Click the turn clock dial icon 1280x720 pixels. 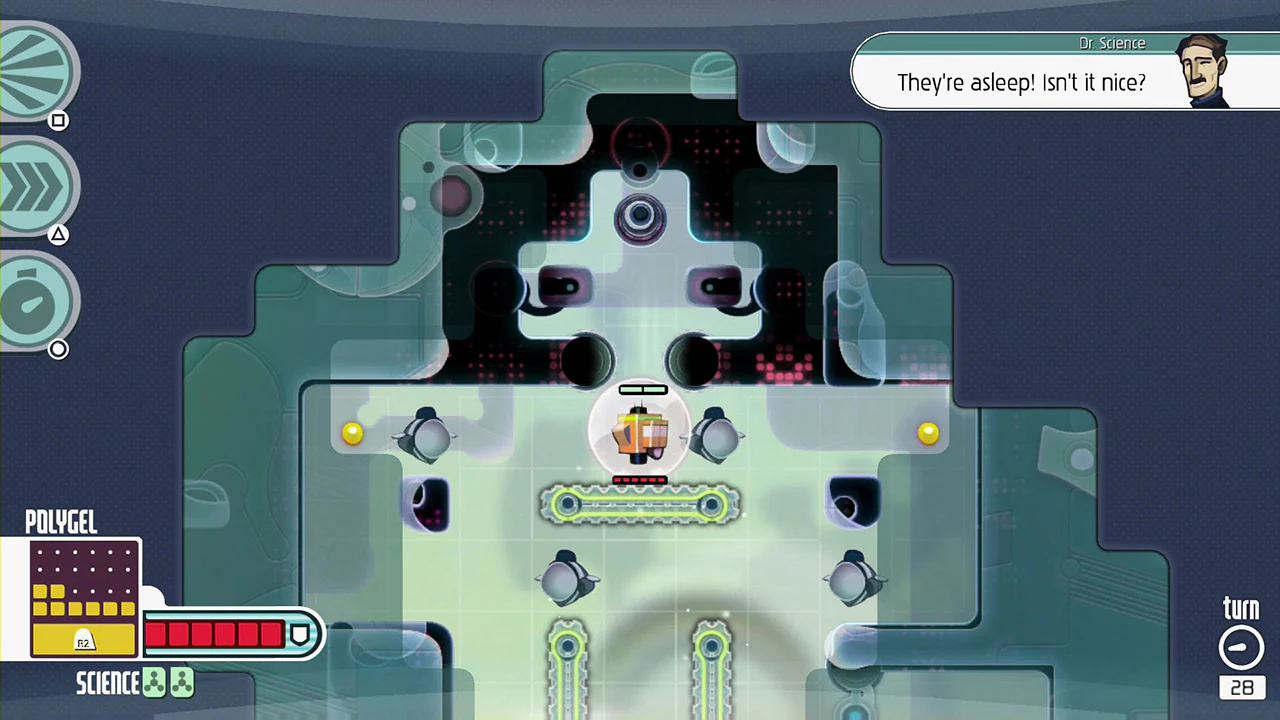click(1241, 647)
